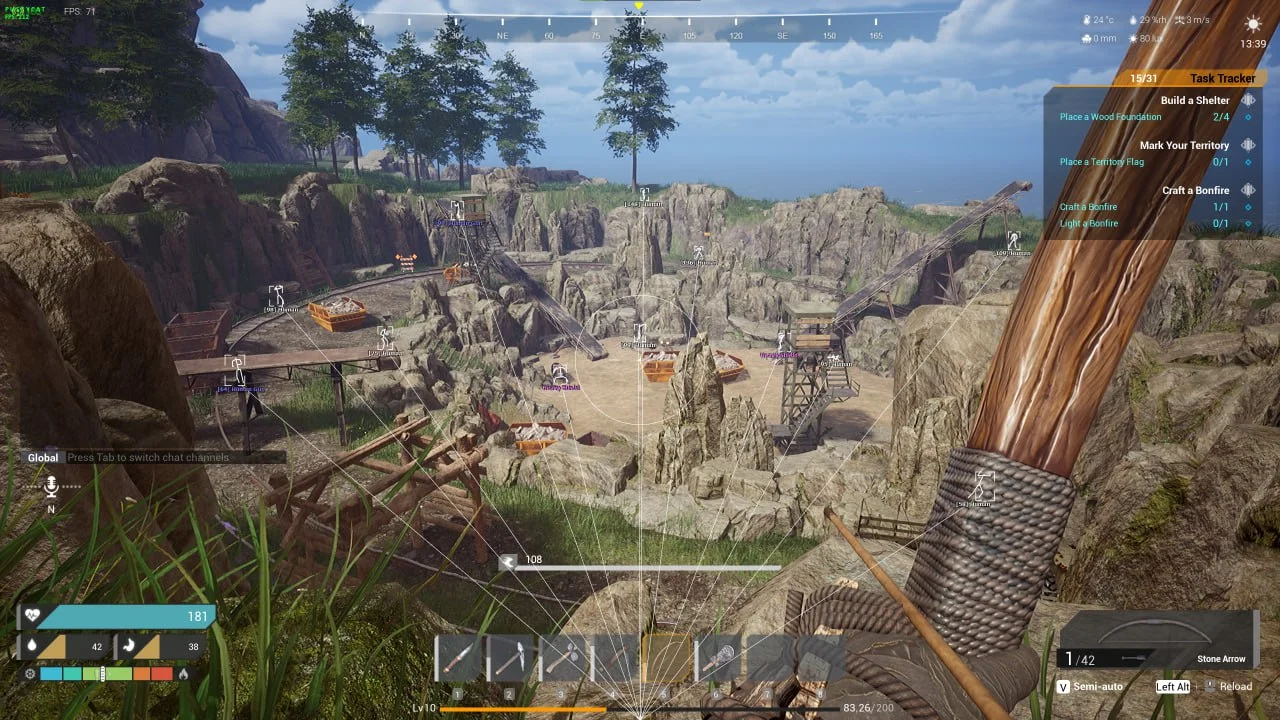Click the Global chat channel label
1280x720 pixels.
[43, 457]
